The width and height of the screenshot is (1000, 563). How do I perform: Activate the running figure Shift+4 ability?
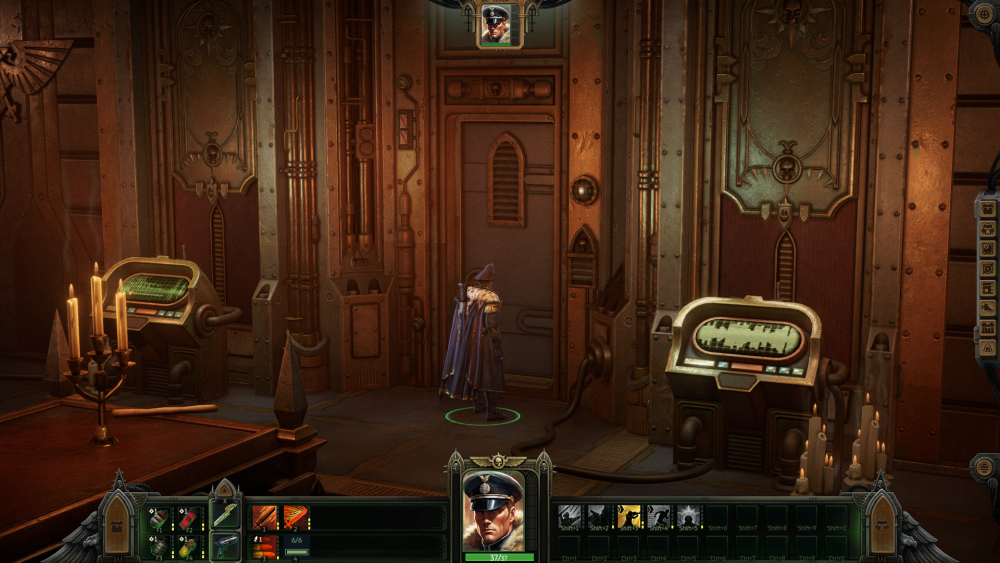[x=659, y=517]
